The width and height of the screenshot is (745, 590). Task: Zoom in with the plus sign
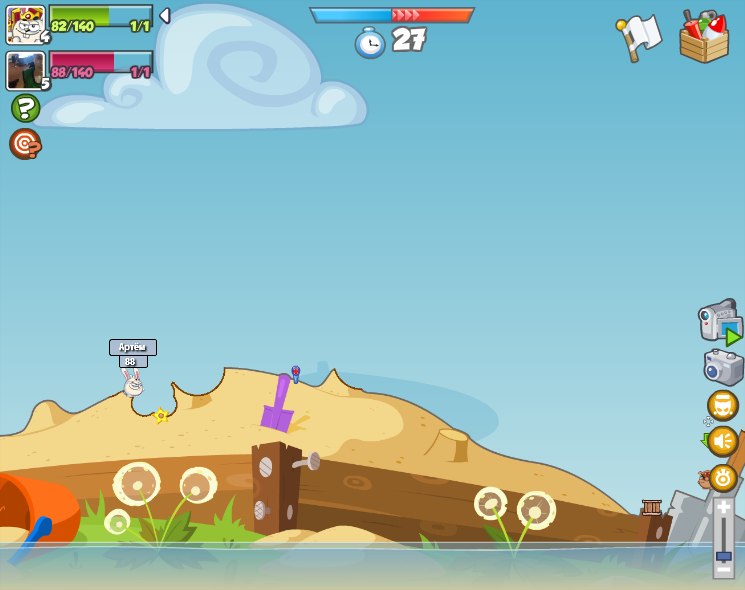[x=723, y=507]
